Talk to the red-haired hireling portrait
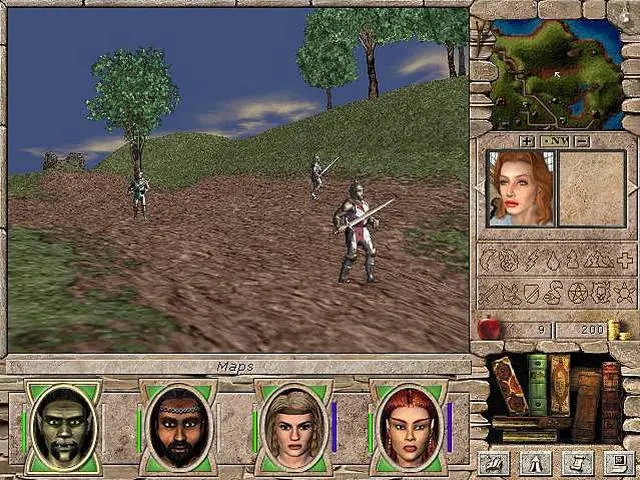The image size is (640, 480). coord(520,187)
